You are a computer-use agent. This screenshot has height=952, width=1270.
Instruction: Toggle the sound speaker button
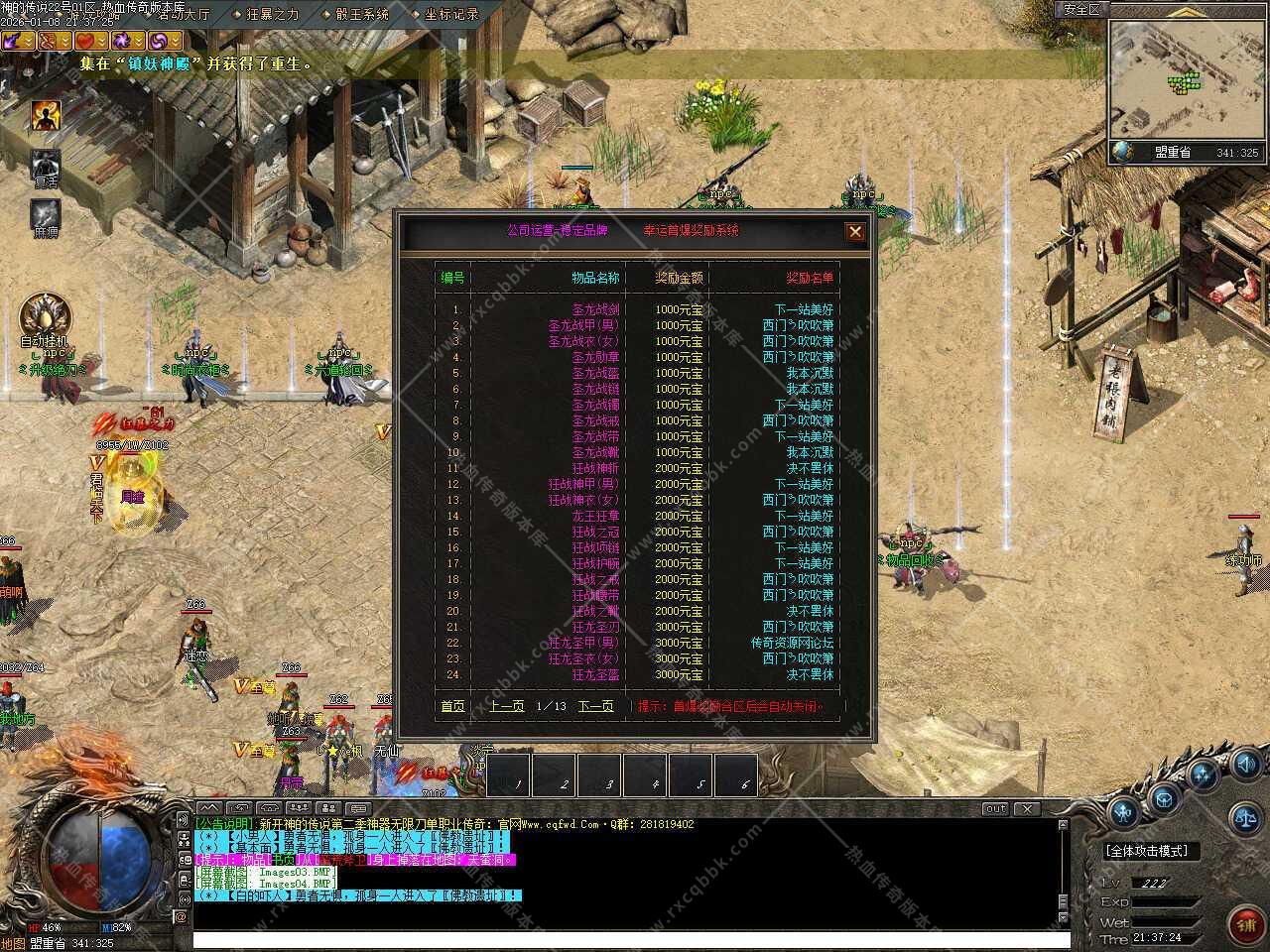pos(1246,765)
